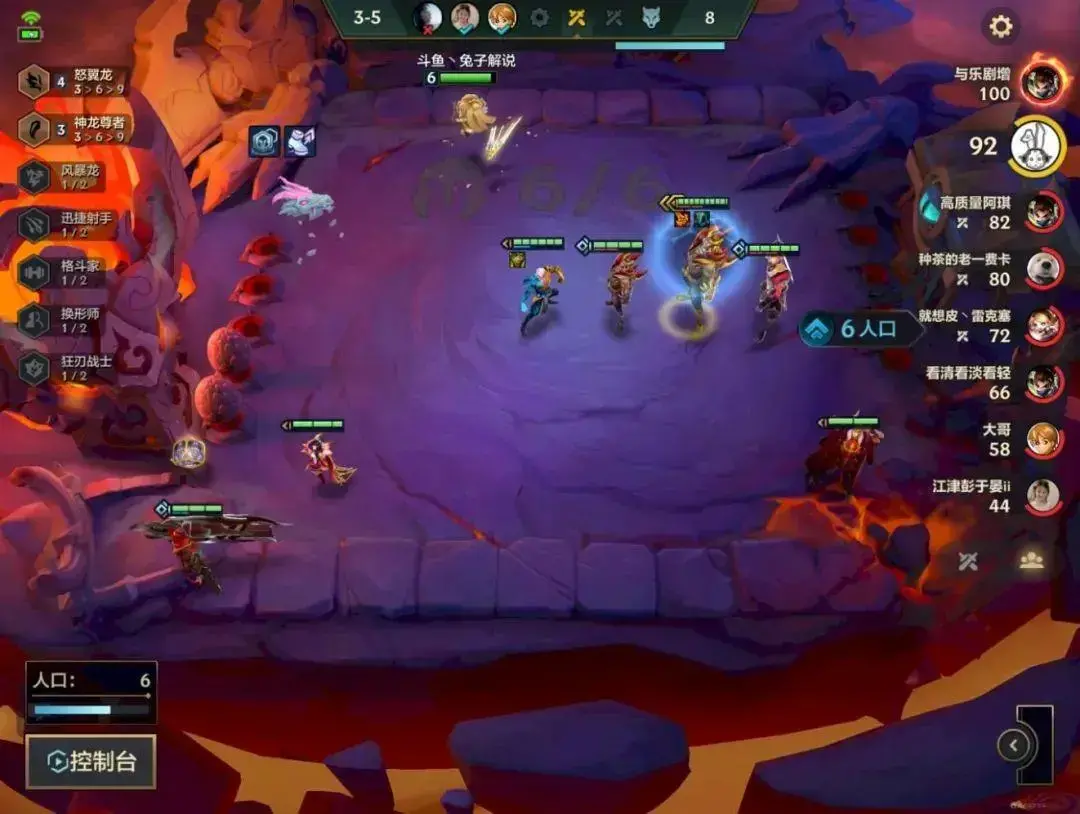Scout player 高质量阿琪's board
The width and height of the screenshot is (1080, 814).
pos(1043,211)
